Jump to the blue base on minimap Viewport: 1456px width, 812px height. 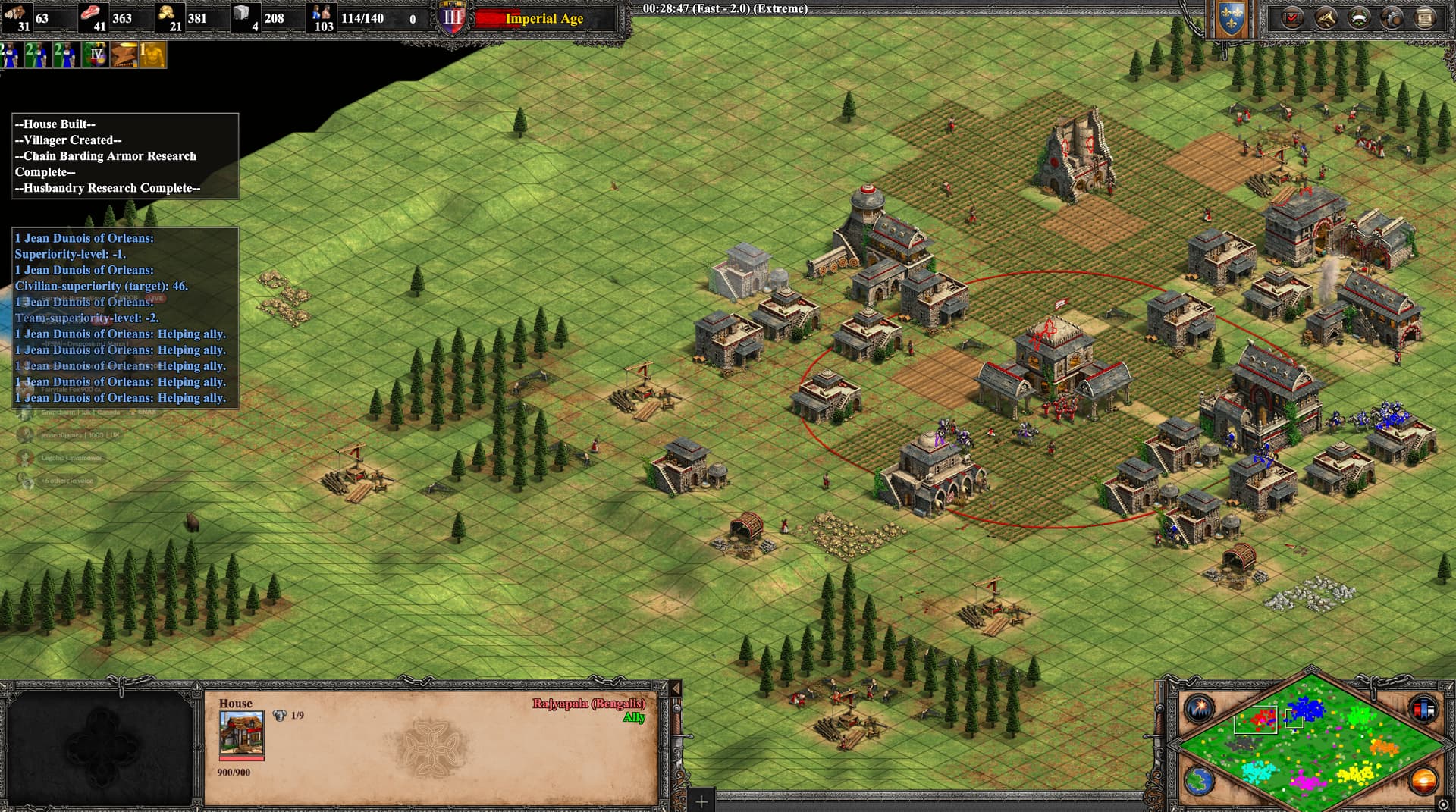tap(1306, 709)
